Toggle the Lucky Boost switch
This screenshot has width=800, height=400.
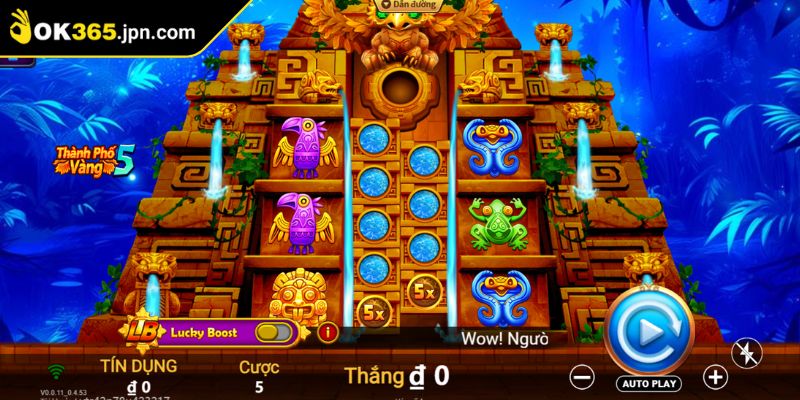[x=275, y=332]
